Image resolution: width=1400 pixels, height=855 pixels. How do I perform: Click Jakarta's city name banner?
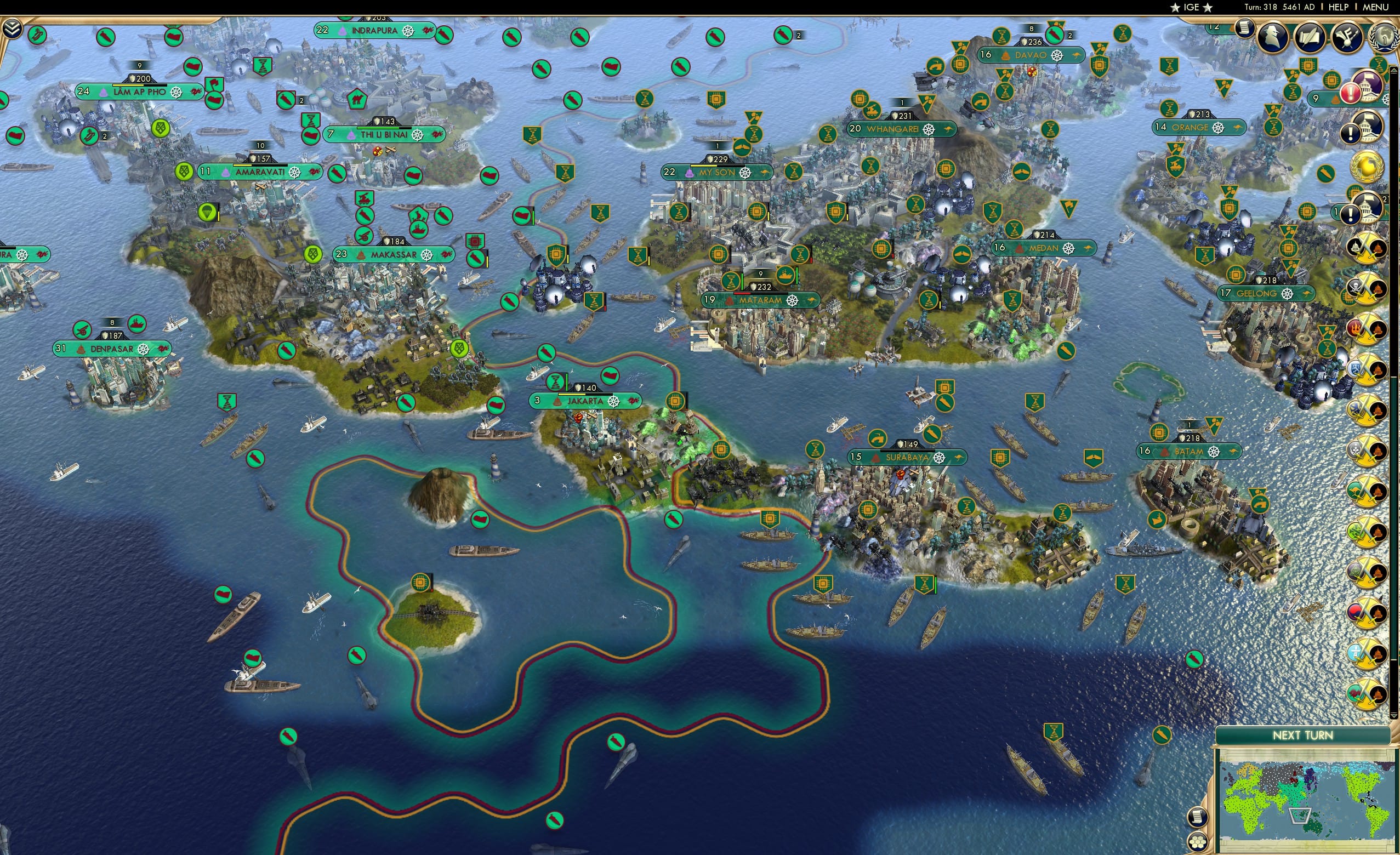coord(585,401)
